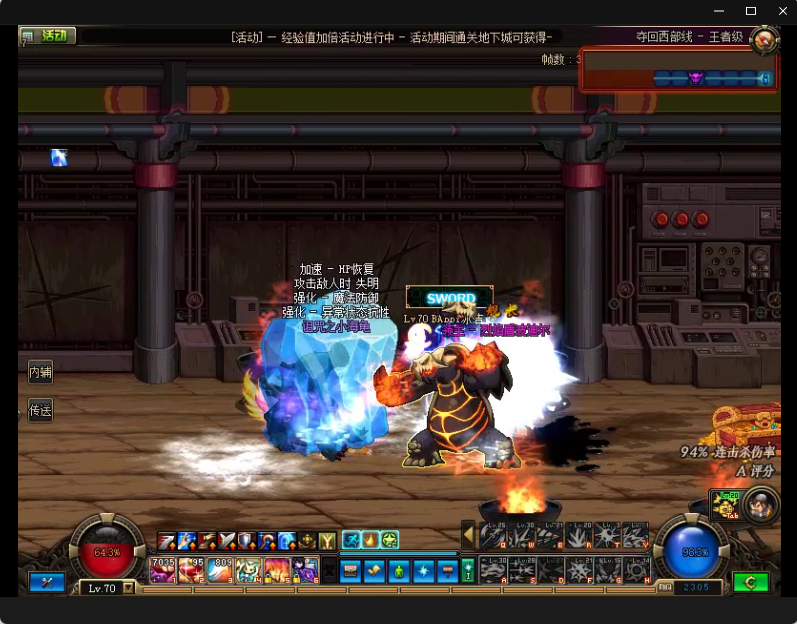The image size is (797, 624).
Task: Use the heart potion in quick slot 2
Action: (192, 570)
